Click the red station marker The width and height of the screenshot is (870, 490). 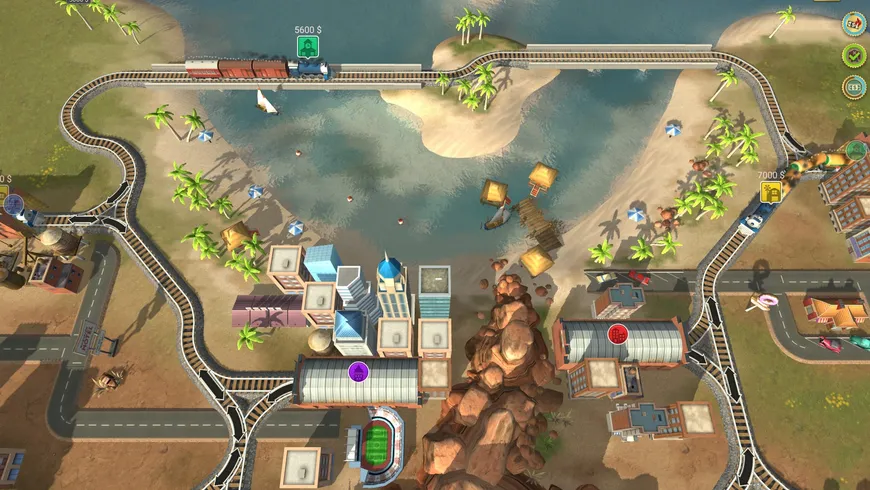(x=616, y=333)
